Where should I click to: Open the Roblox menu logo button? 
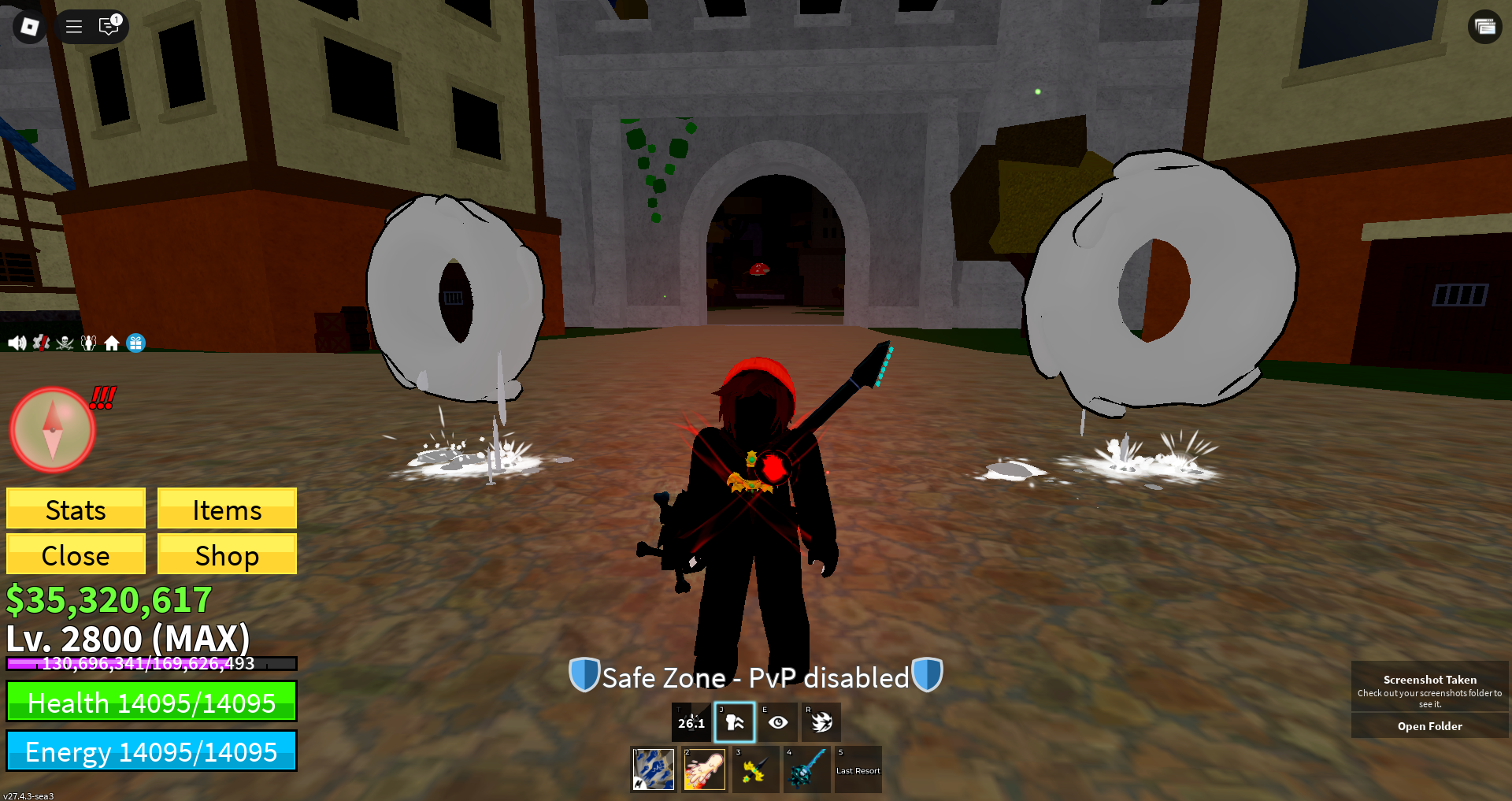click(x=30, y=27)
